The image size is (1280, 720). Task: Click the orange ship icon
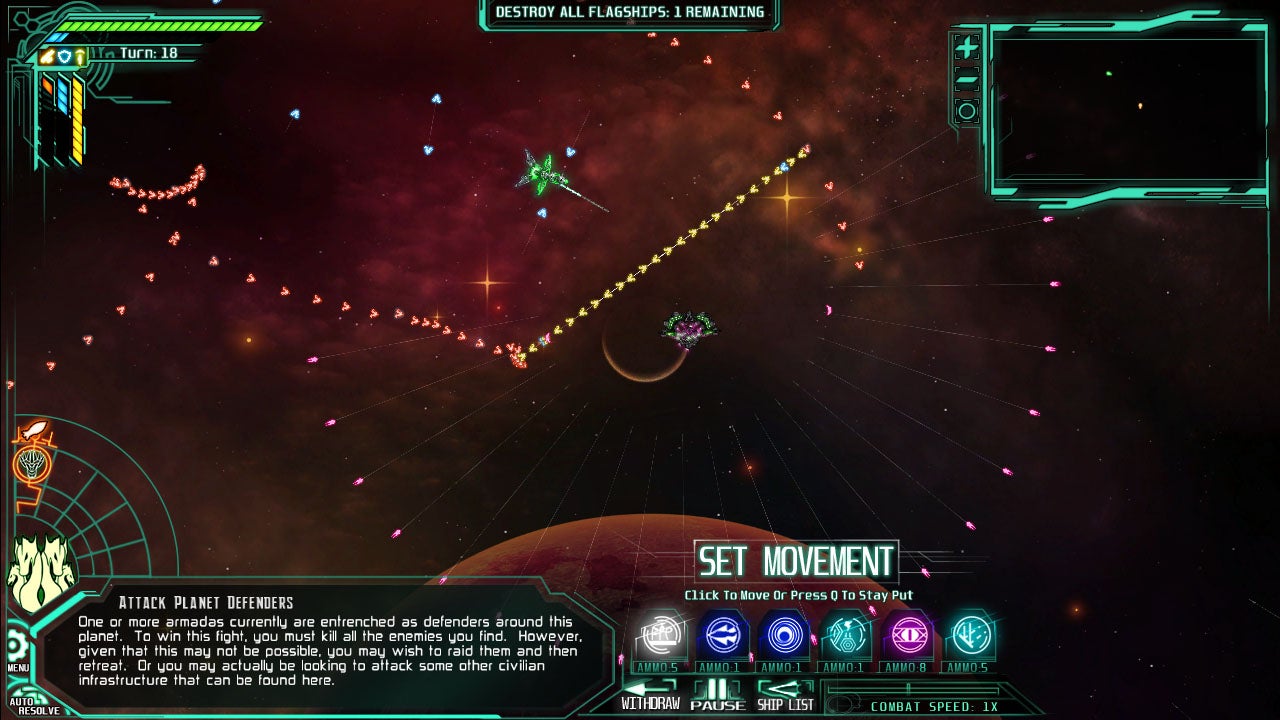[31, 432]
